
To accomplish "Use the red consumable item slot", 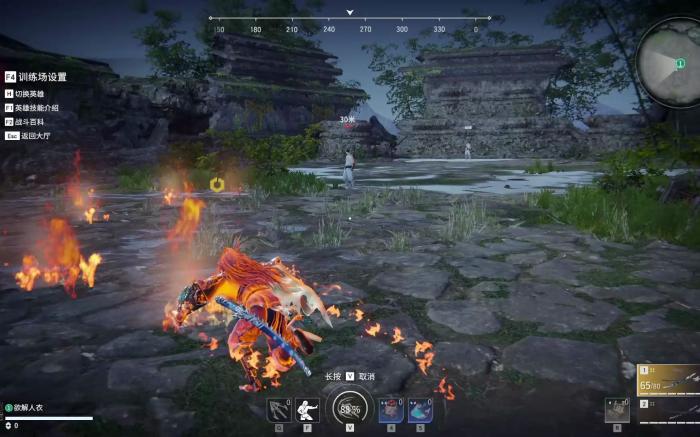I will 391,410.
